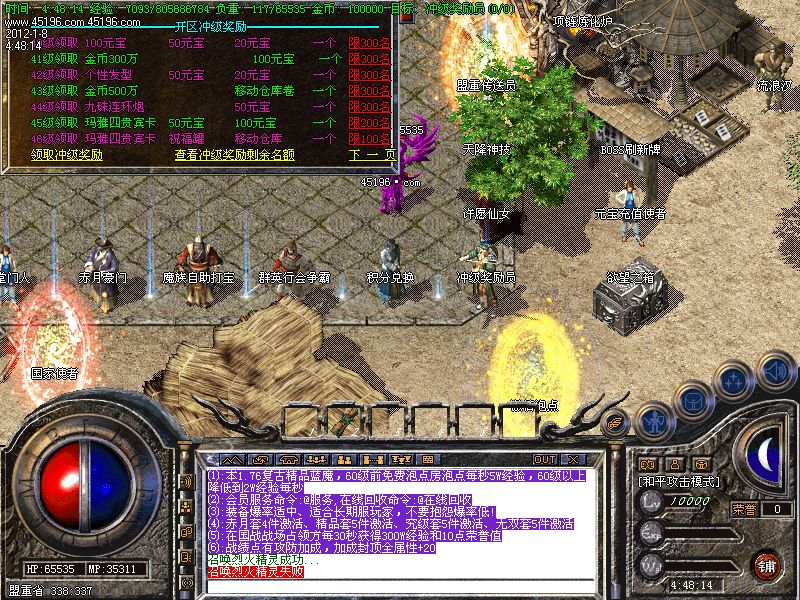This screenshot has width=800, height=600.
Task: Claim the level rush reward (领取冲级奖励)
Action: (66, 155)
